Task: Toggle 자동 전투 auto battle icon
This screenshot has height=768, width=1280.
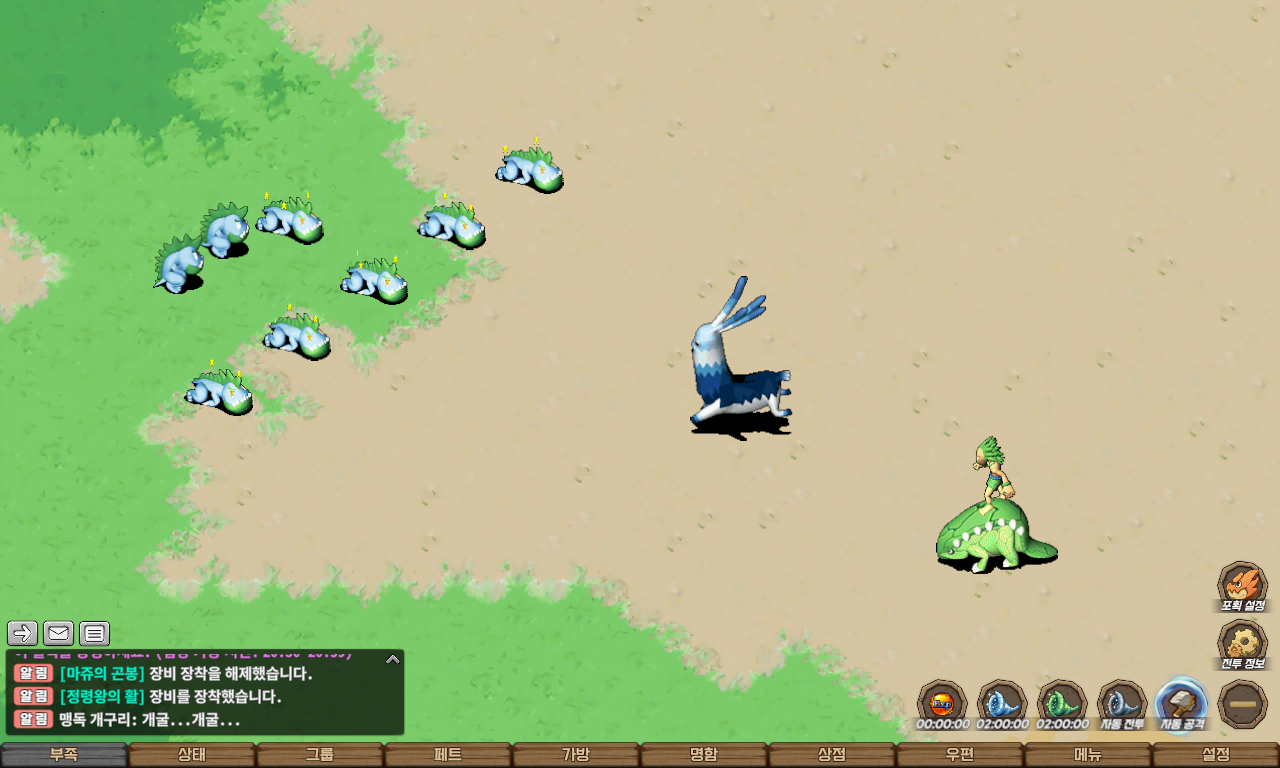Action: (x=1121, y=702)
